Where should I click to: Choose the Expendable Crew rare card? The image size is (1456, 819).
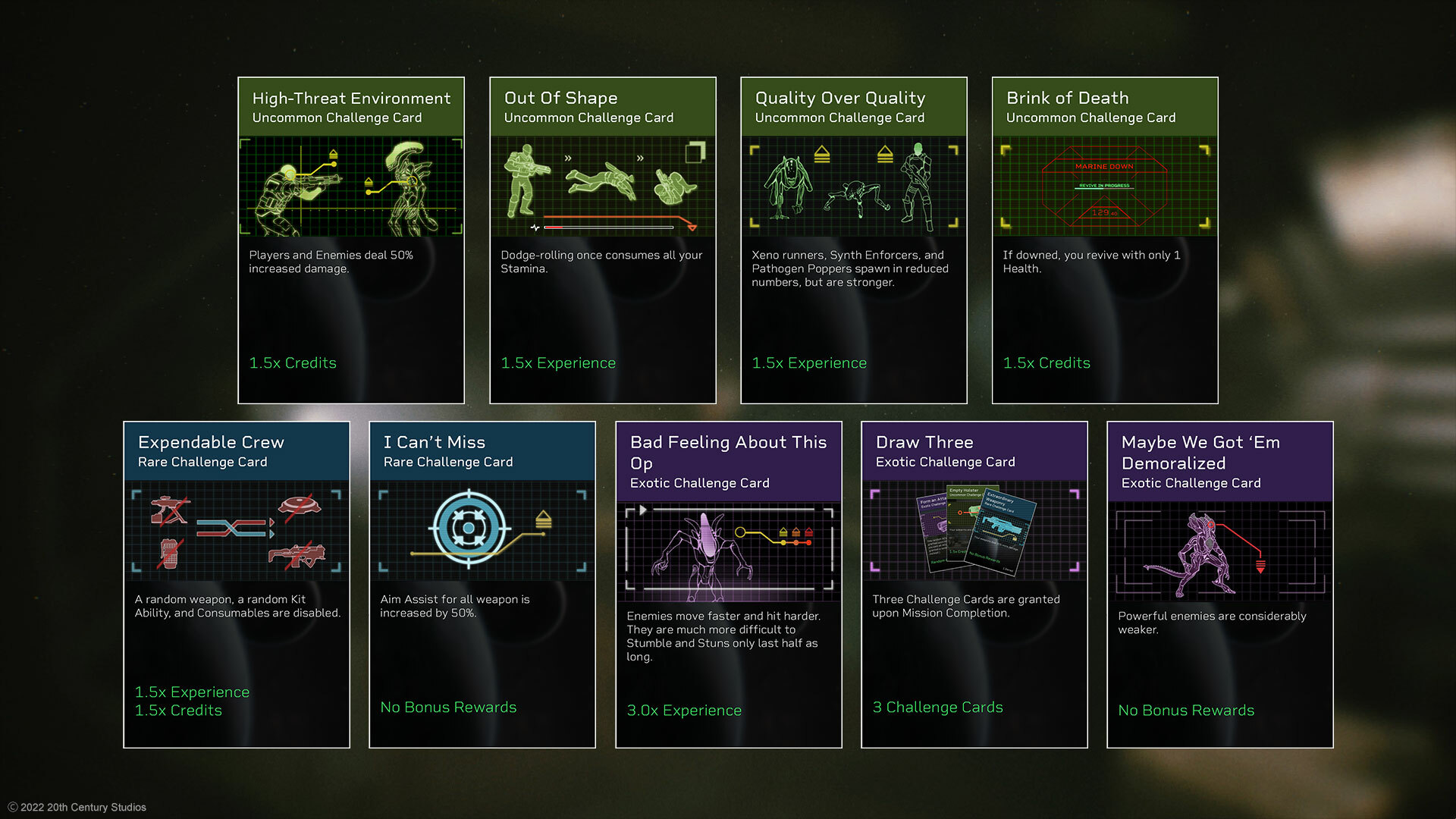click(237, 584)
